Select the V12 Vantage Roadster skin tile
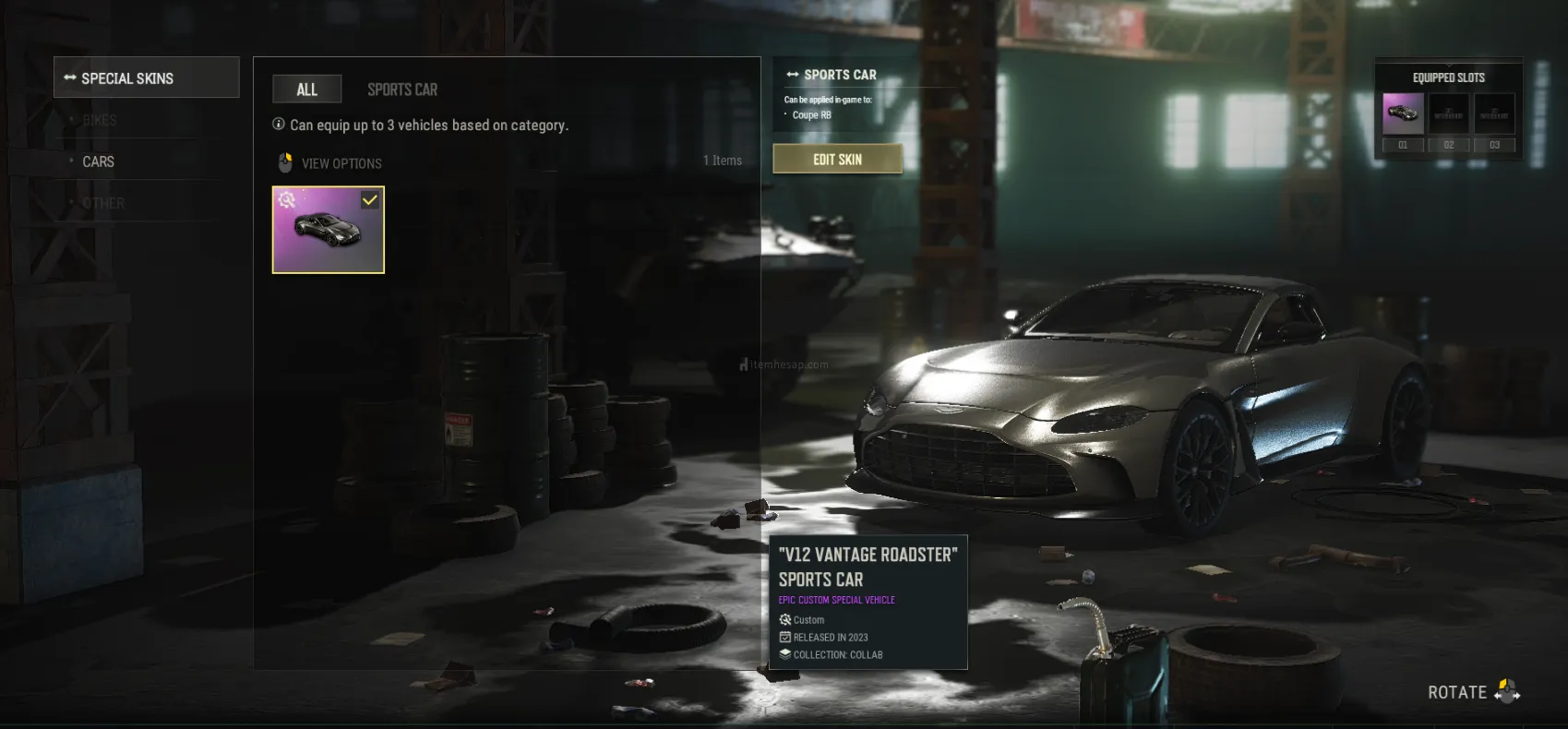Viewport: 1568px width, 729px height. pos(328,230)
